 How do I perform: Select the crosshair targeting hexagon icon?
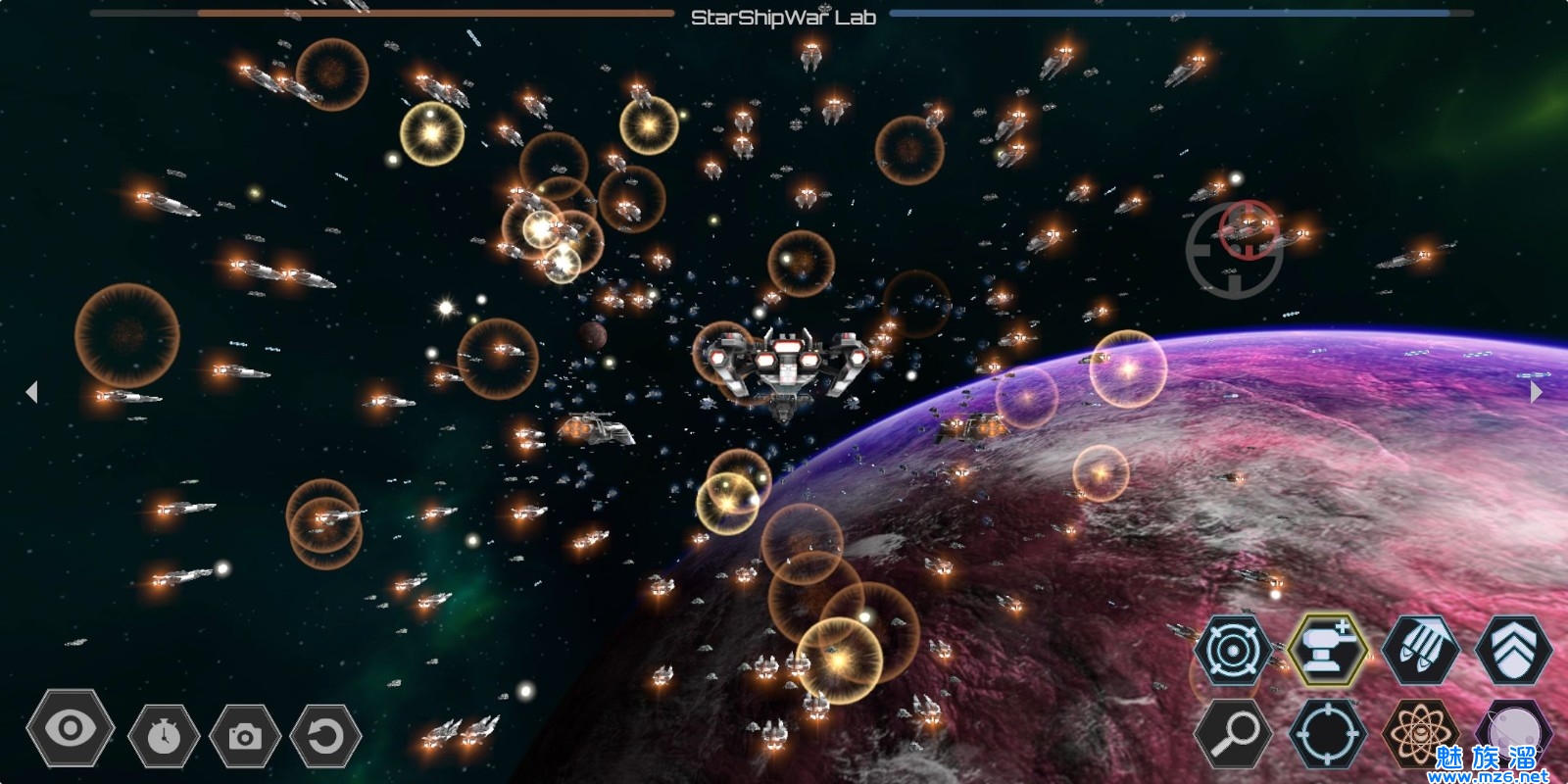pyautogui.click(x=1326, y=733)
